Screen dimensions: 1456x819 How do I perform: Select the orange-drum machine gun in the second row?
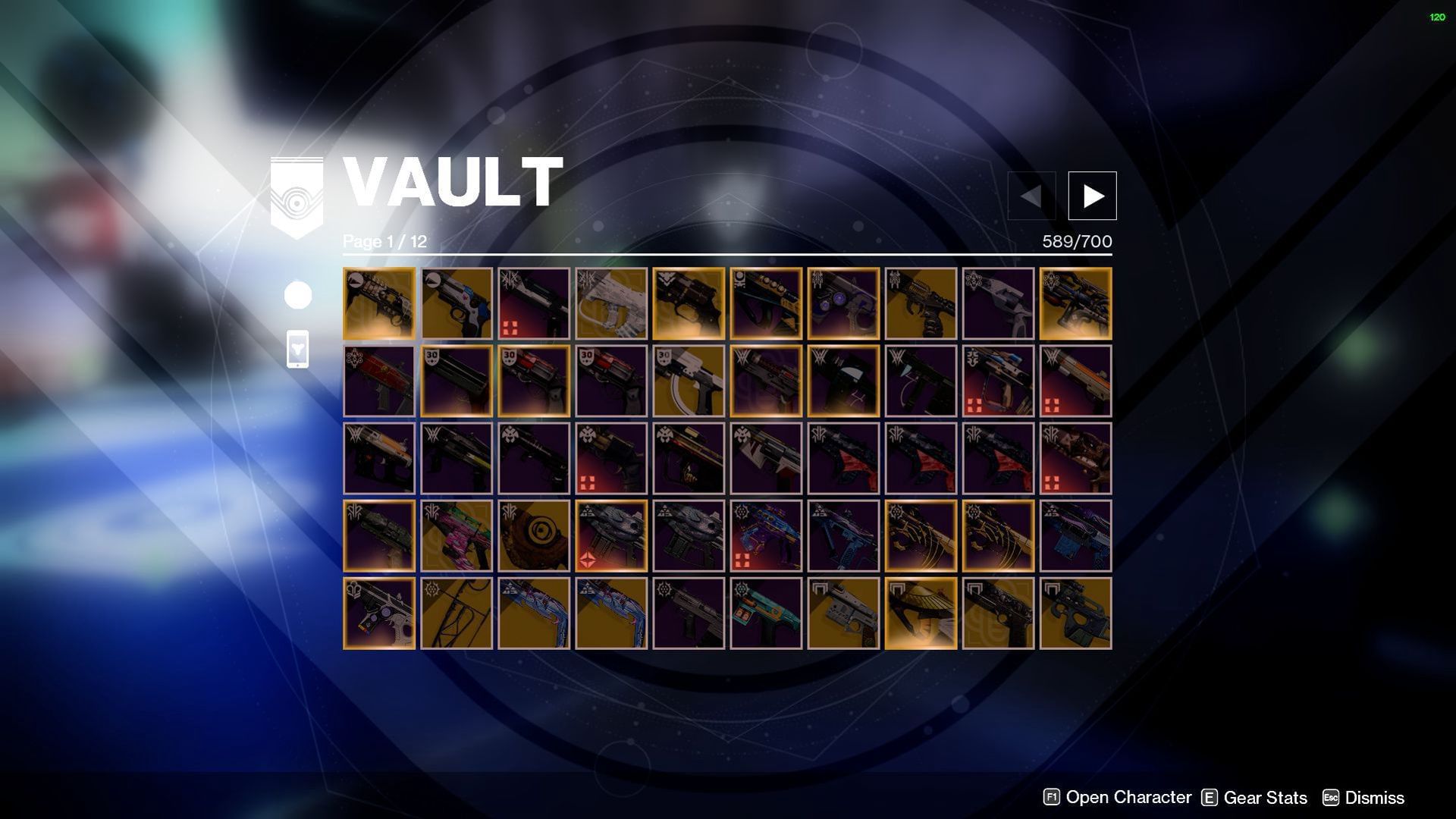[1077, 381]
